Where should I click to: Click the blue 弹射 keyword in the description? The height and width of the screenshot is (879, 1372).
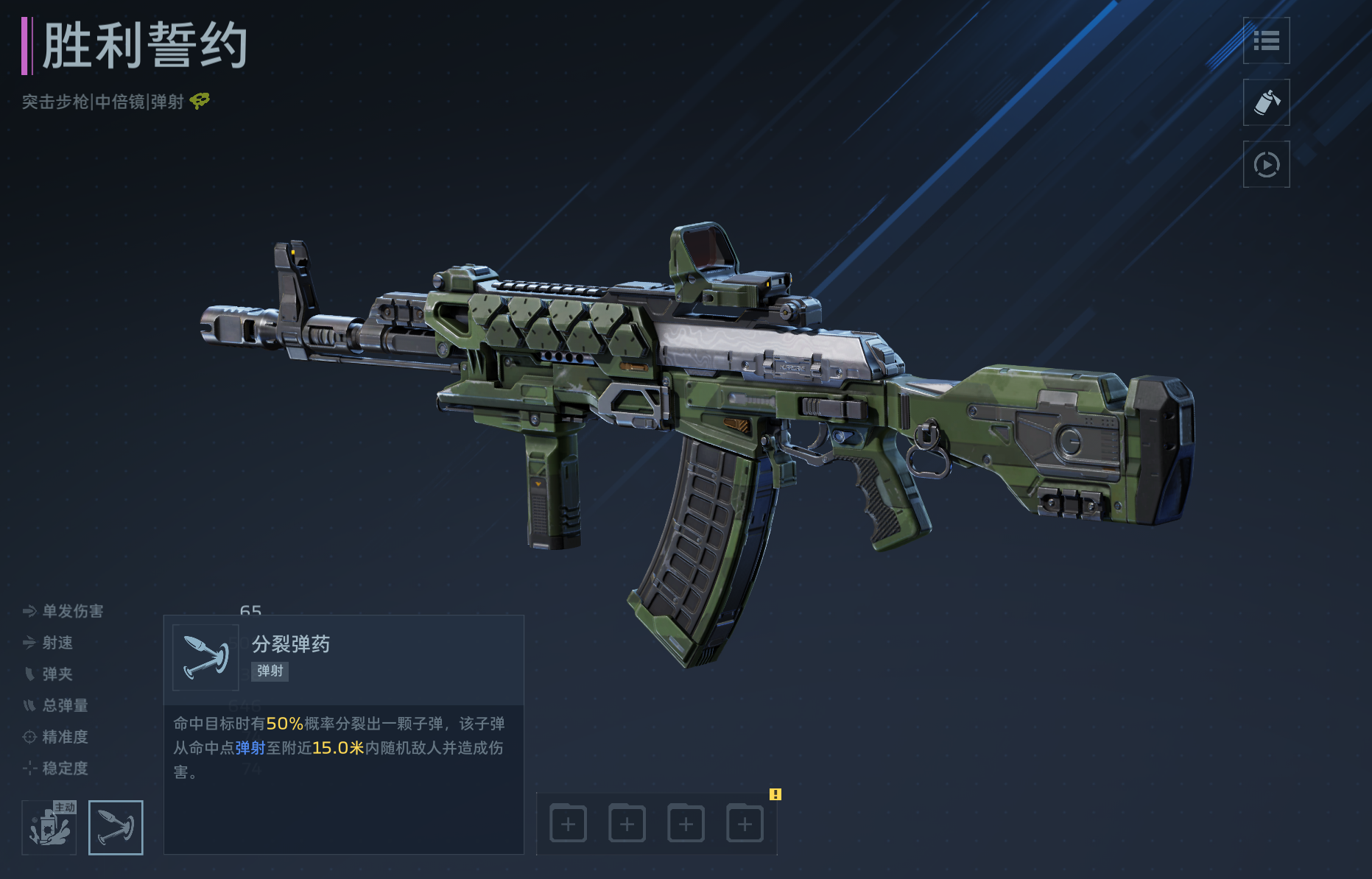pyautogui.click(x=250, y=748)
